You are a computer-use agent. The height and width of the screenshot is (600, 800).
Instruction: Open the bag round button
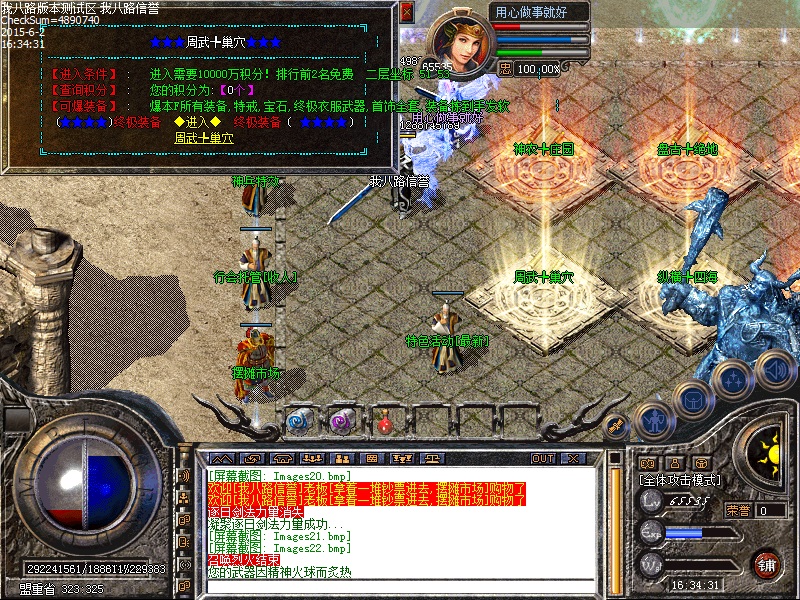click(692, 401)
